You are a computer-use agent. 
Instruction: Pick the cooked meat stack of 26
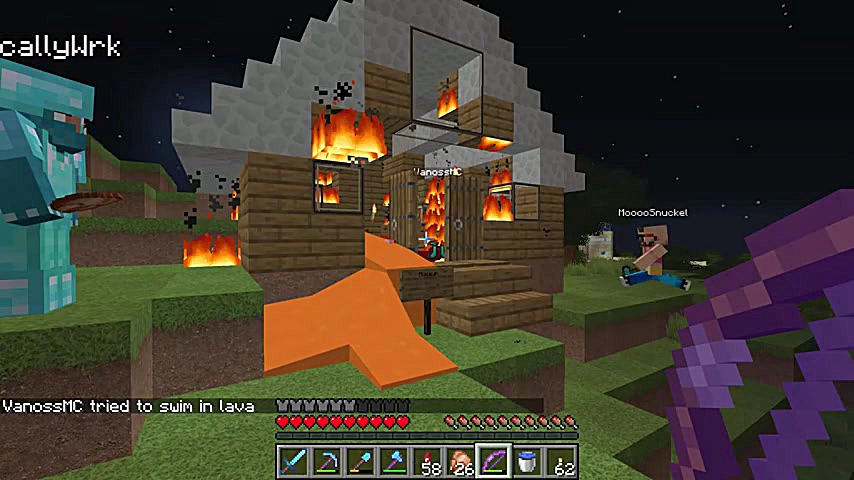pyautogui.click(x=461, y=461)
